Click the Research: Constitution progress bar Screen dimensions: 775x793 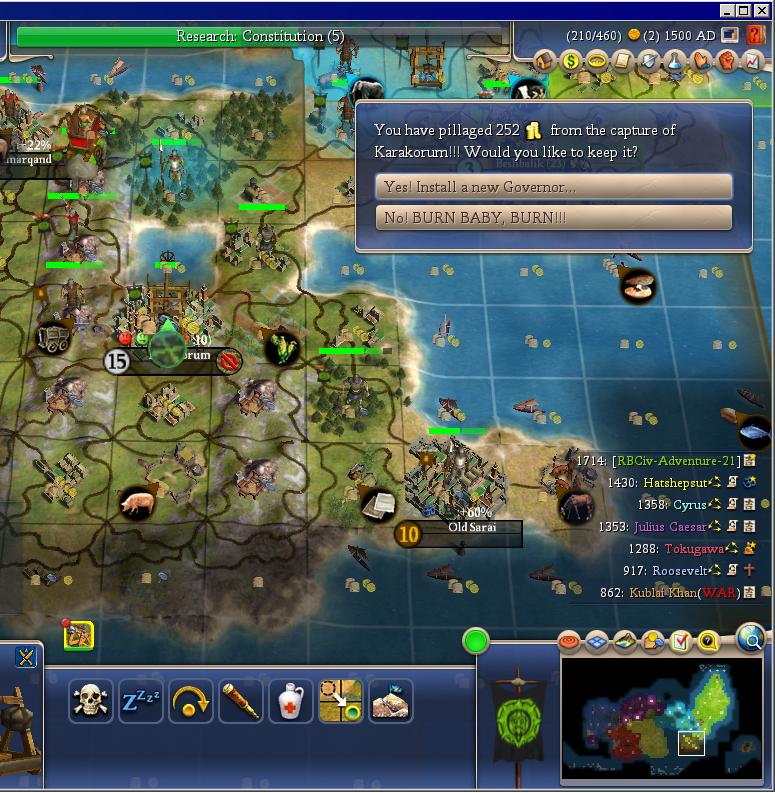pyautogui.click(x=260, y=37)
